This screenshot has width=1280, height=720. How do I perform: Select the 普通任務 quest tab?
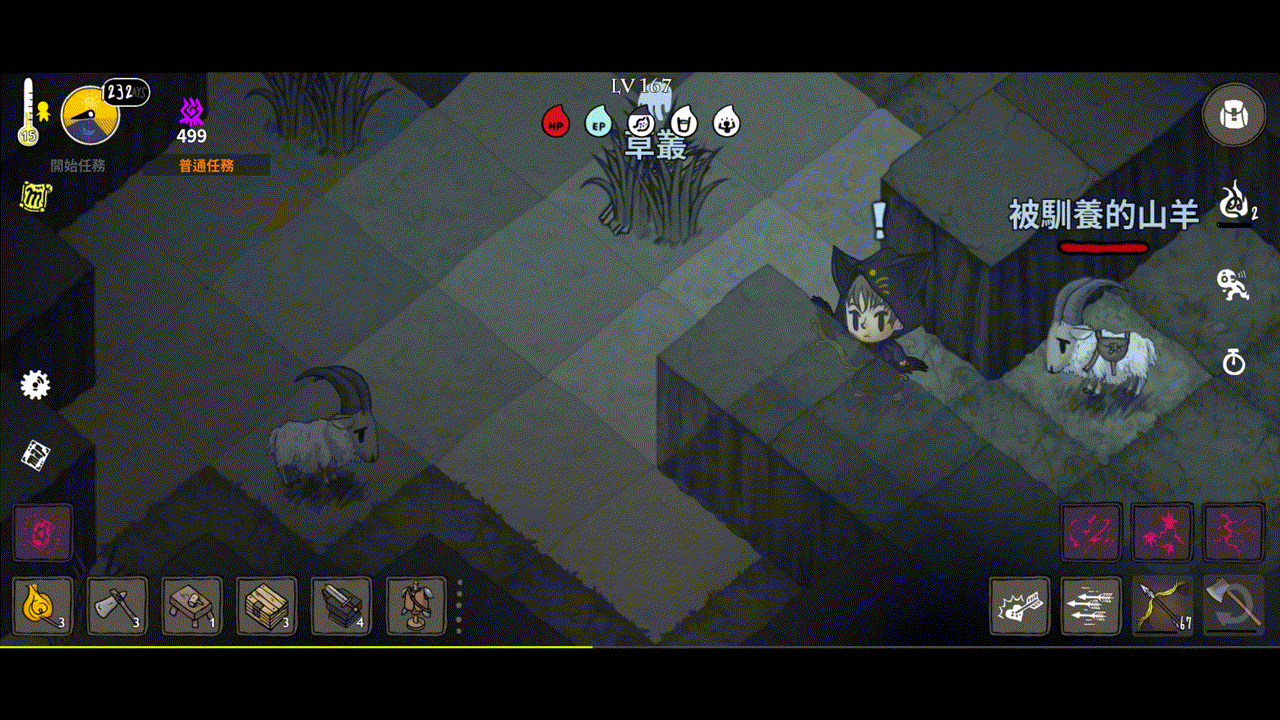(206, 166)
